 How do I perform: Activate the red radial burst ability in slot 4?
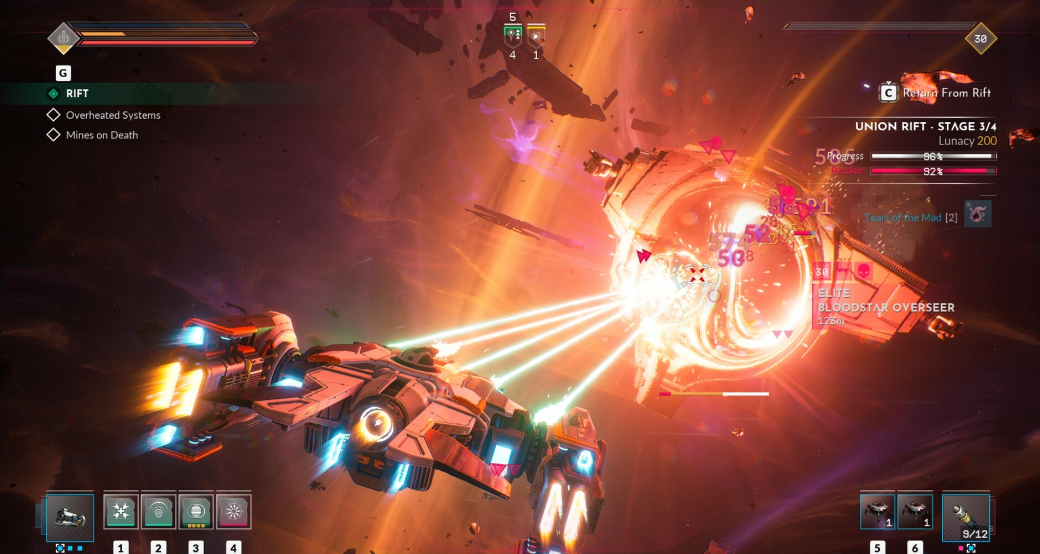(233, 512)
